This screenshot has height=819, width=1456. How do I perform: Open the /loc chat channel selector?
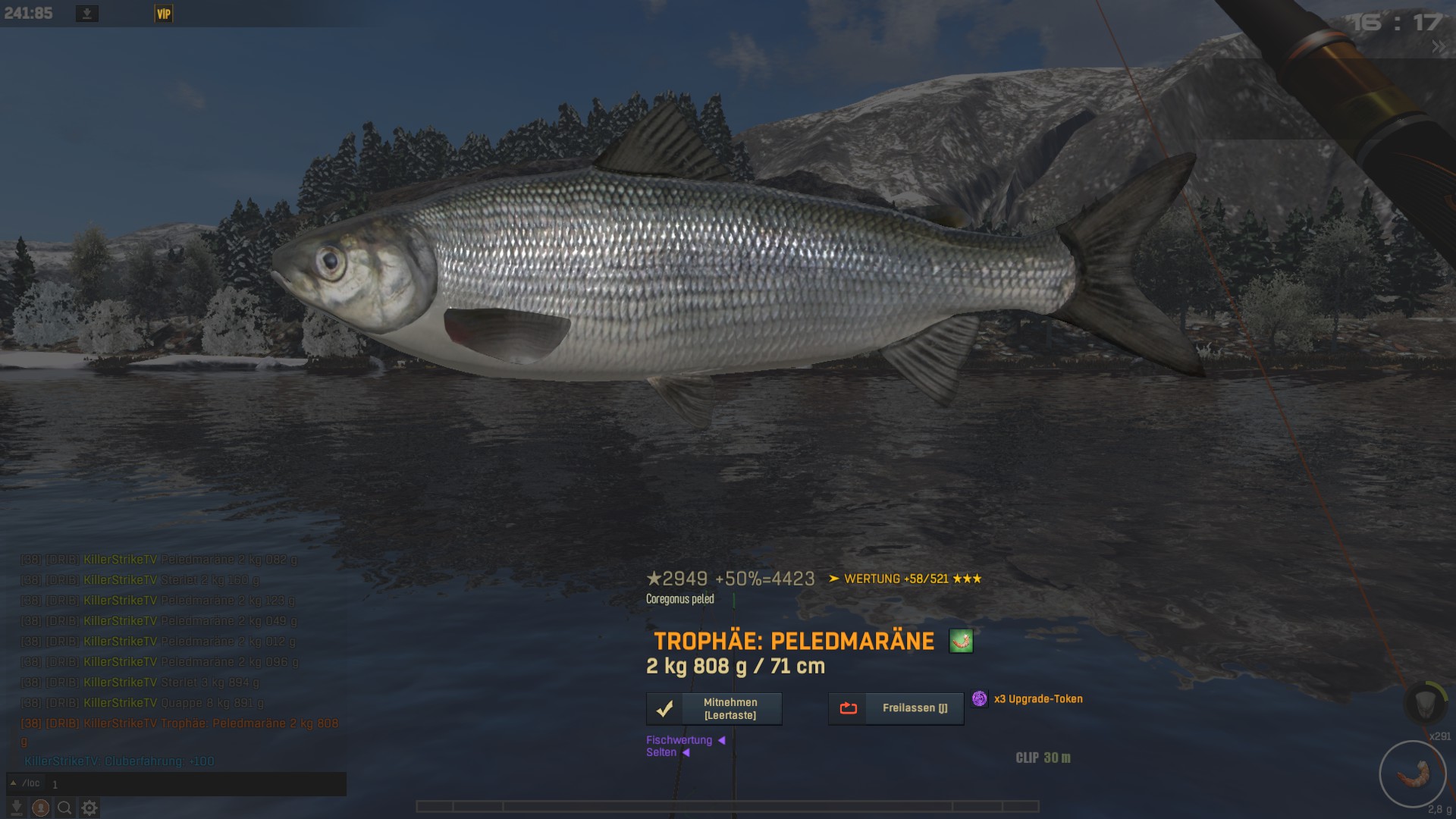(26, 783)
